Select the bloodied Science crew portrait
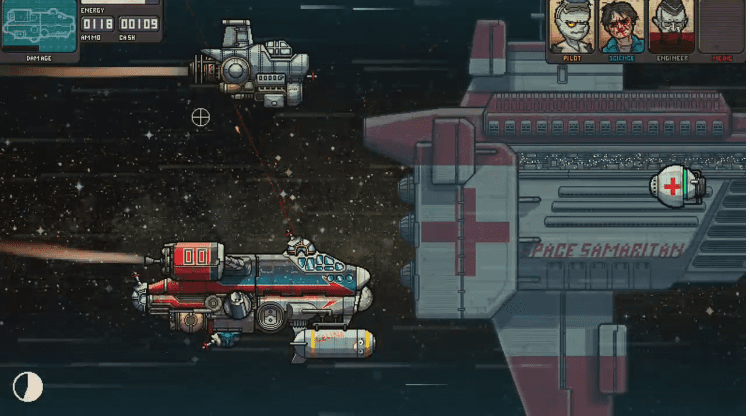The image size is (750, 416). point(622,27)
